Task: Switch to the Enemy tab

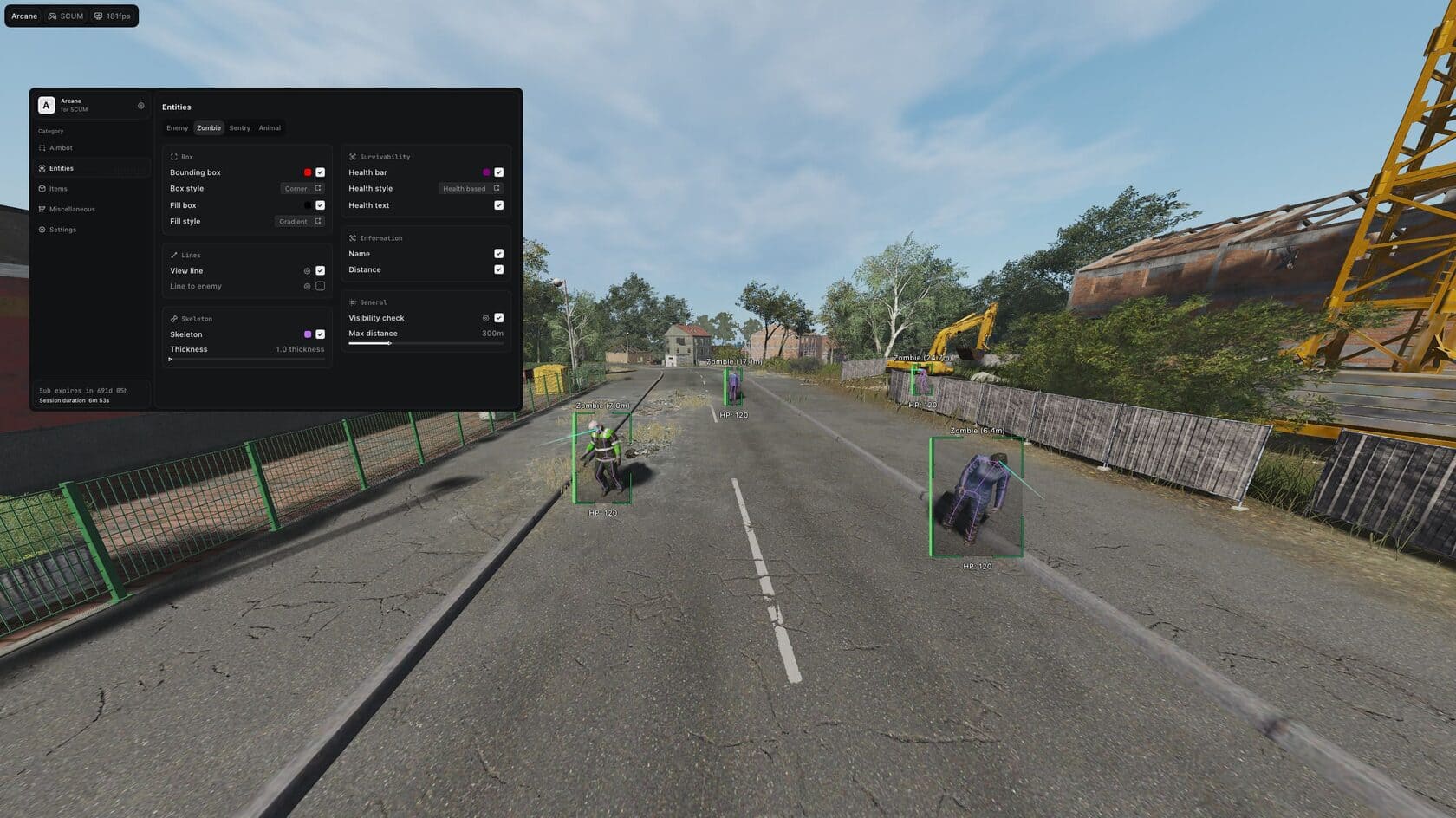Action: tap(177, 128)
